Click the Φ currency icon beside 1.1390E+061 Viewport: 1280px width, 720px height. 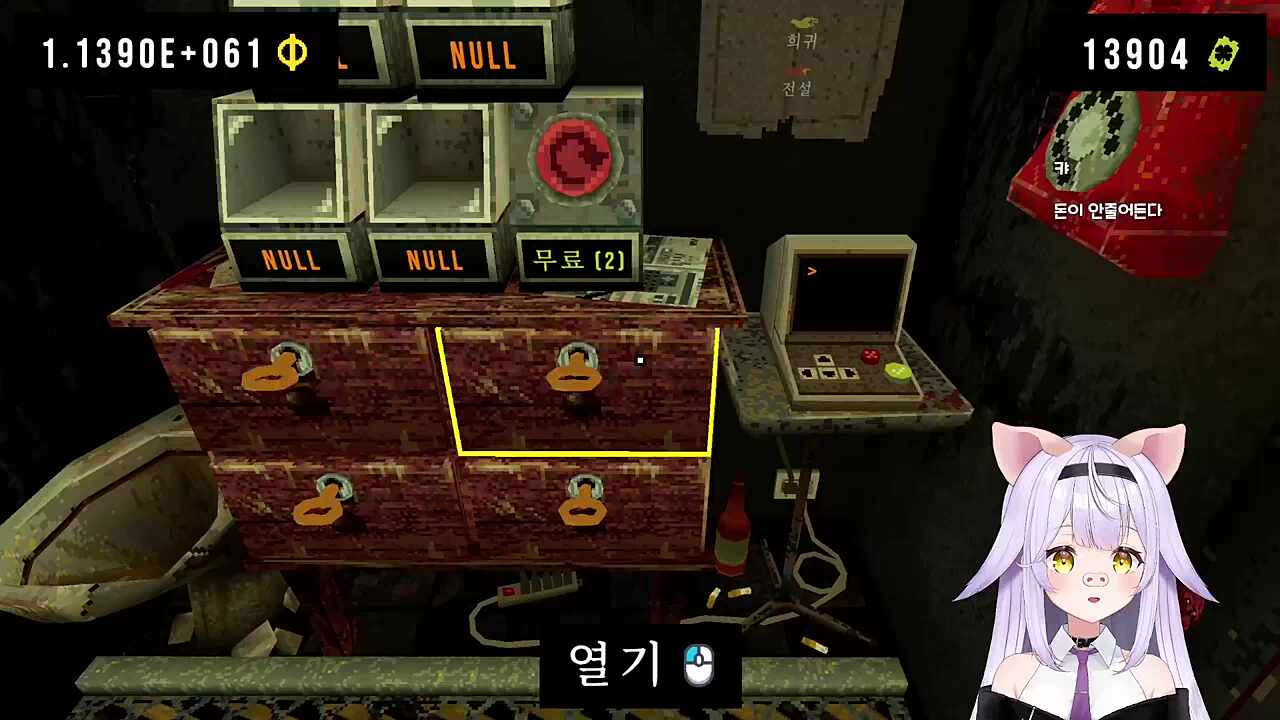[291, 54]
